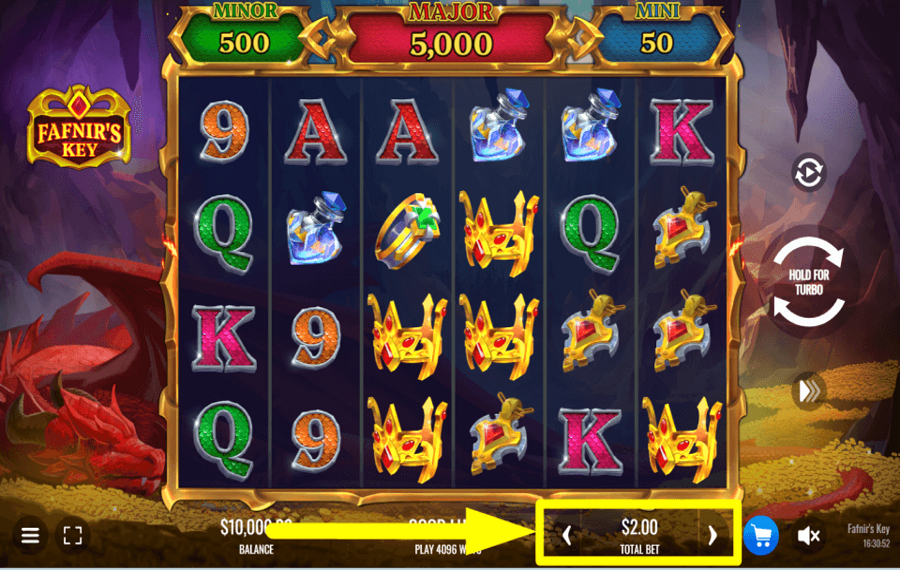Open the hamburger menu
900x570 pixels.
30,536
